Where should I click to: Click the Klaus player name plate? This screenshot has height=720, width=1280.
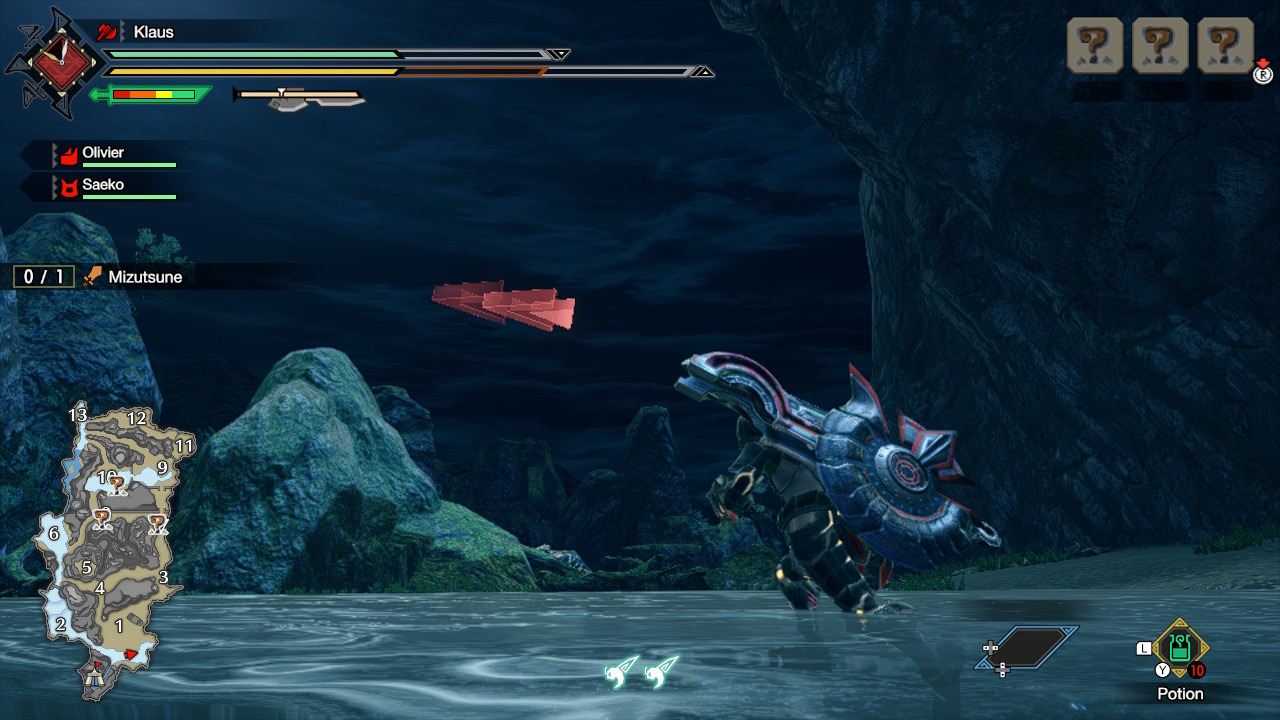[153, 32]
